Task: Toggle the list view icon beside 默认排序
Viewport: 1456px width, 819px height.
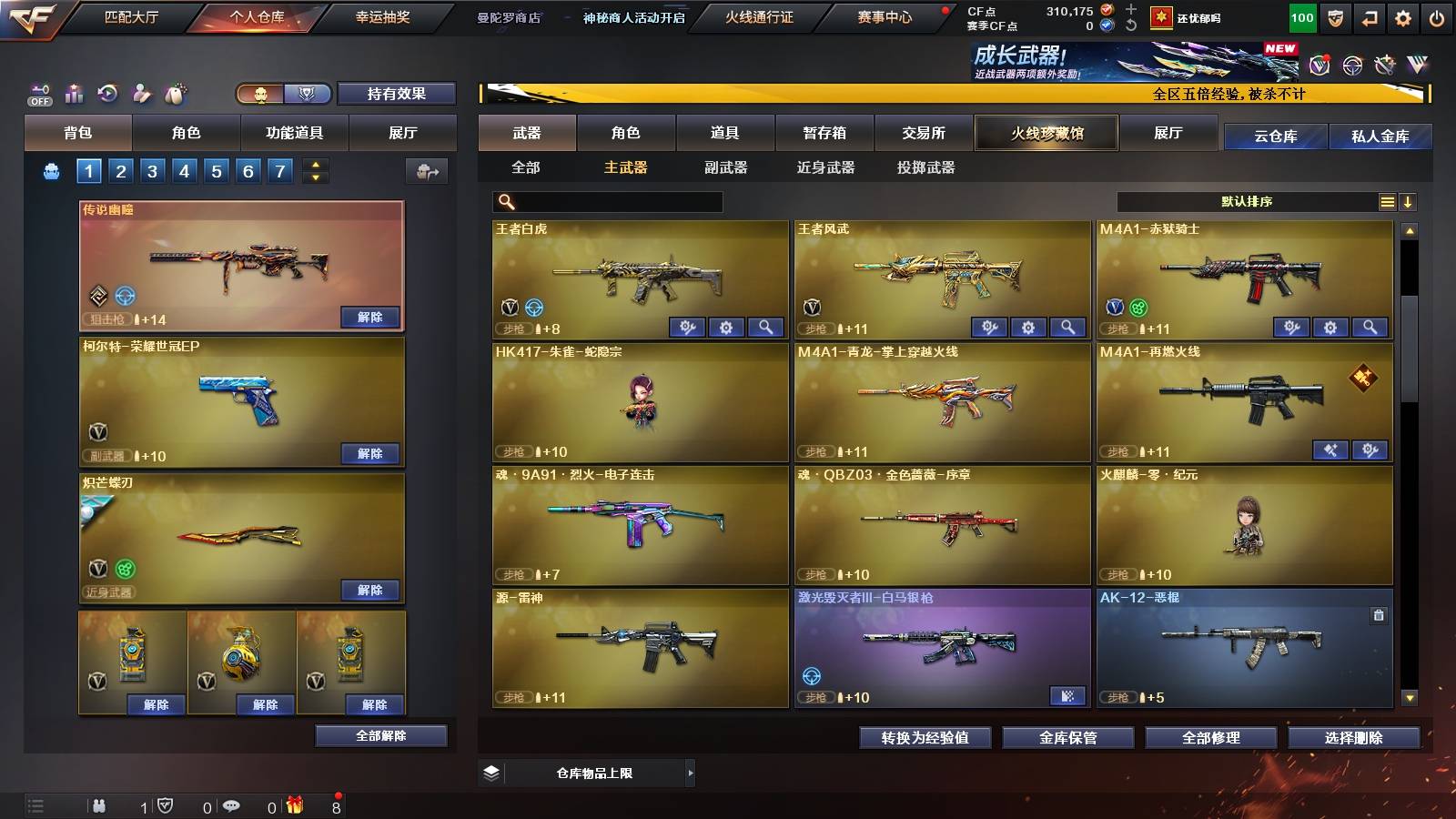Action: click(x=1388, y=201)
